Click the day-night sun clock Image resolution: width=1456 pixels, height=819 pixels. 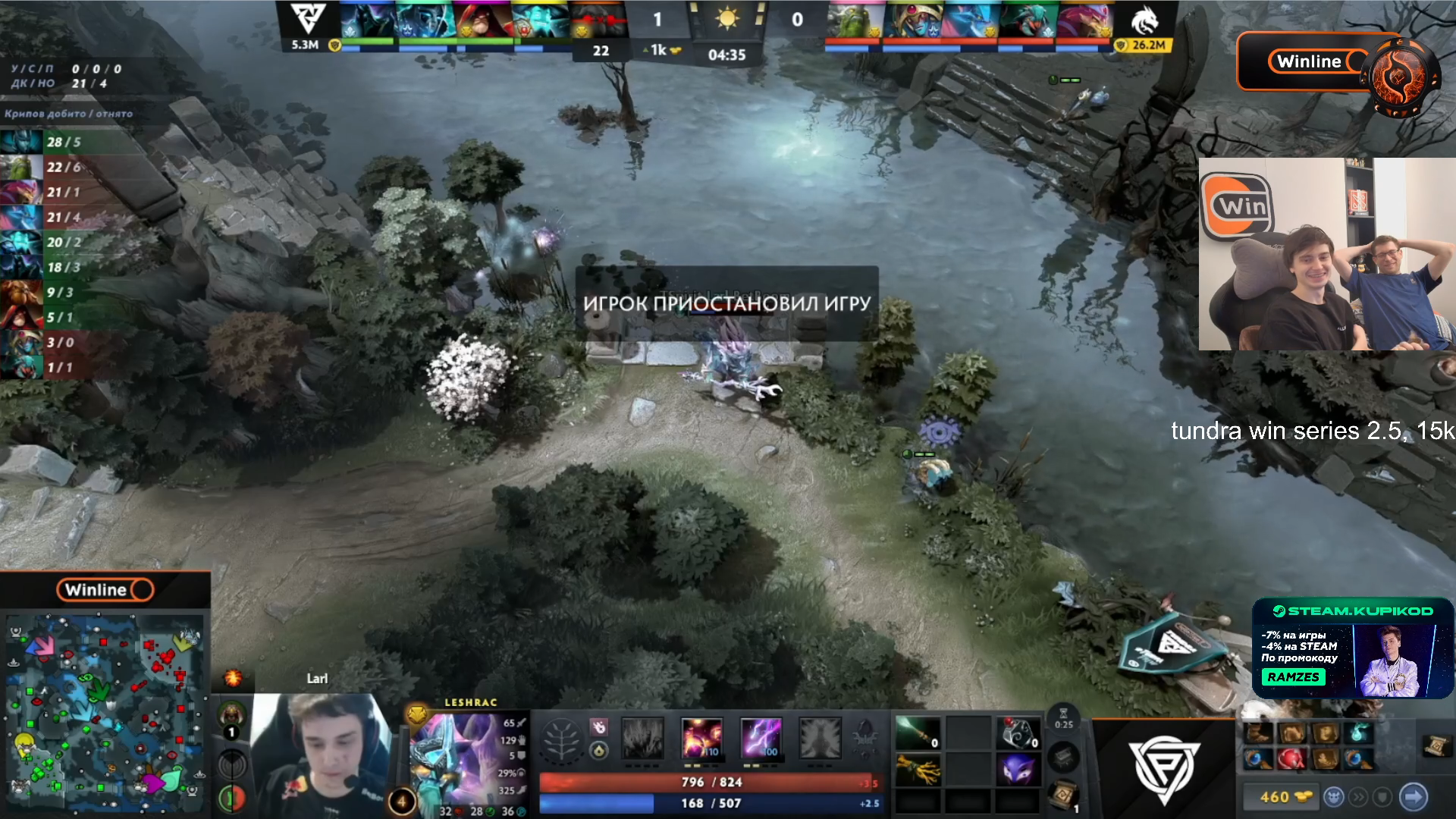[x=726, y=18]
